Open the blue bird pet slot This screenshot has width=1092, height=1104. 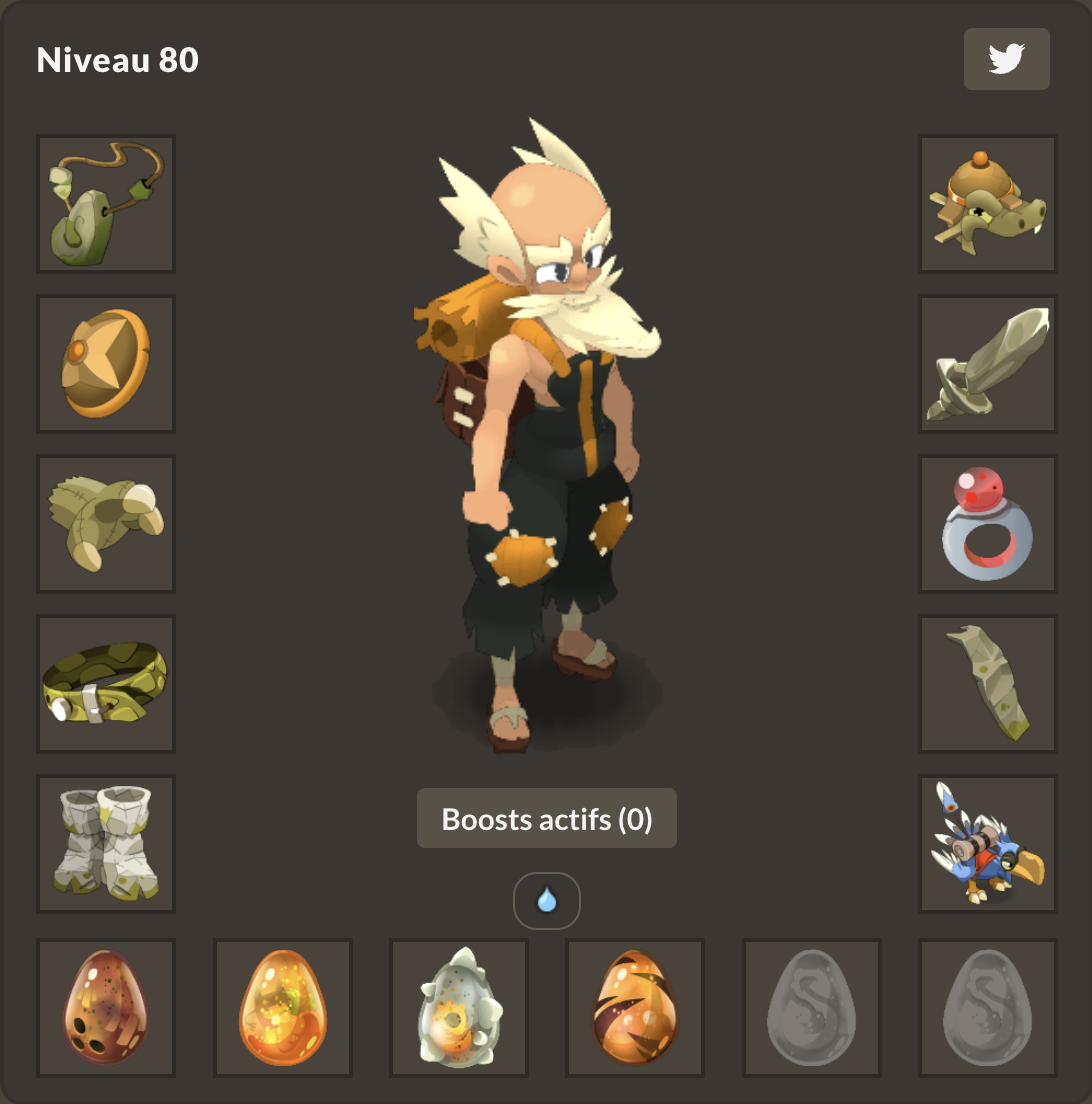[x=988, y=844]
